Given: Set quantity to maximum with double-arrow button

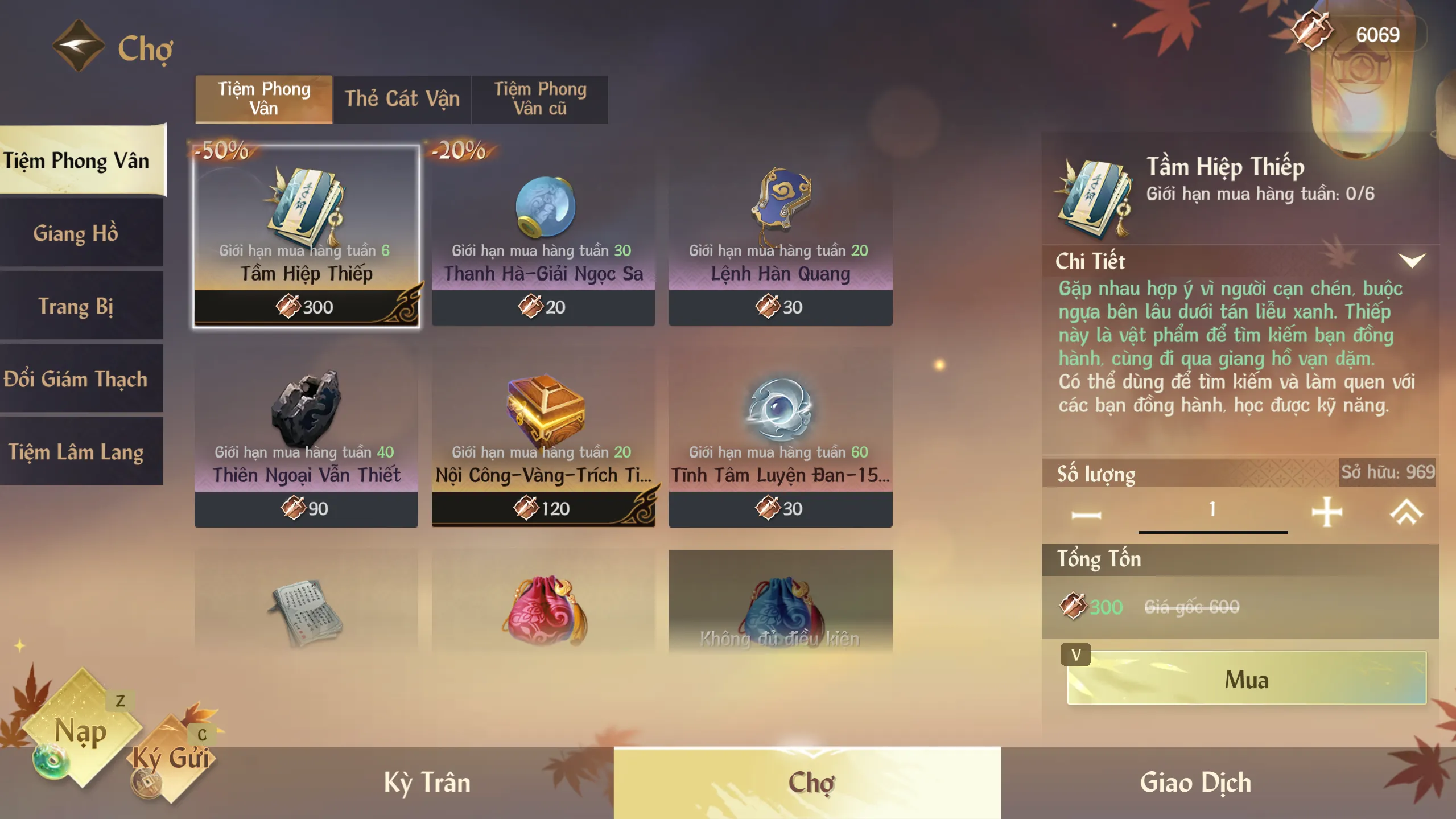Looking at the screenshot, I should coord(1406,512).
